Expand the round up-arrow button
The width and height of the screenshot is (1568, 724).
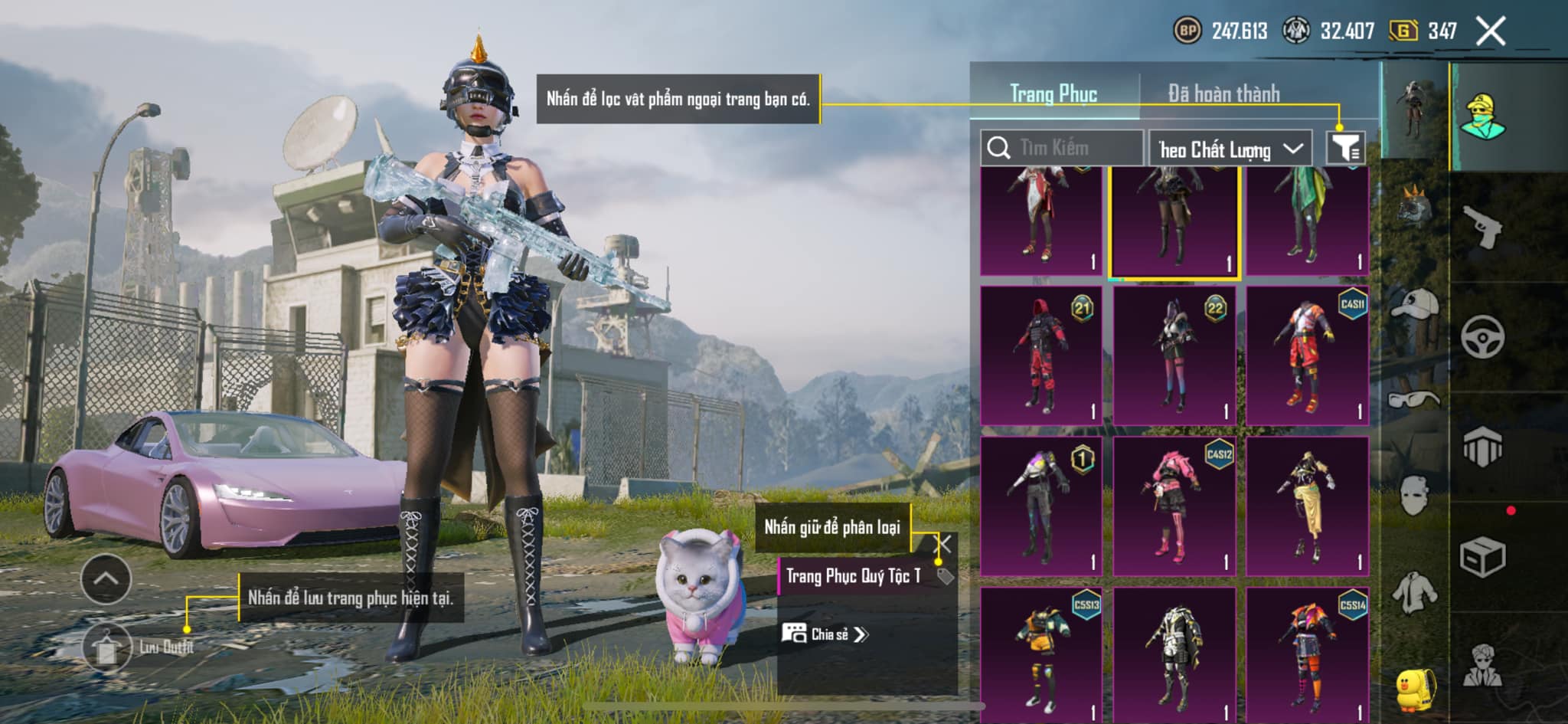[106, 579]
